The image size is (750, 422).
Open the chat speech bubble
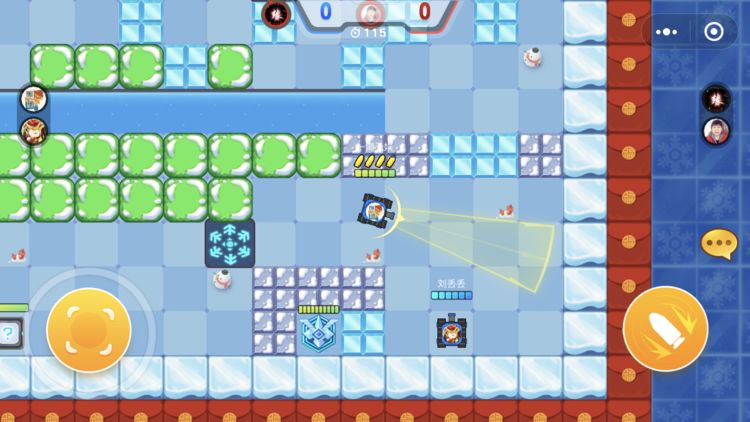[x=718, y=243]
